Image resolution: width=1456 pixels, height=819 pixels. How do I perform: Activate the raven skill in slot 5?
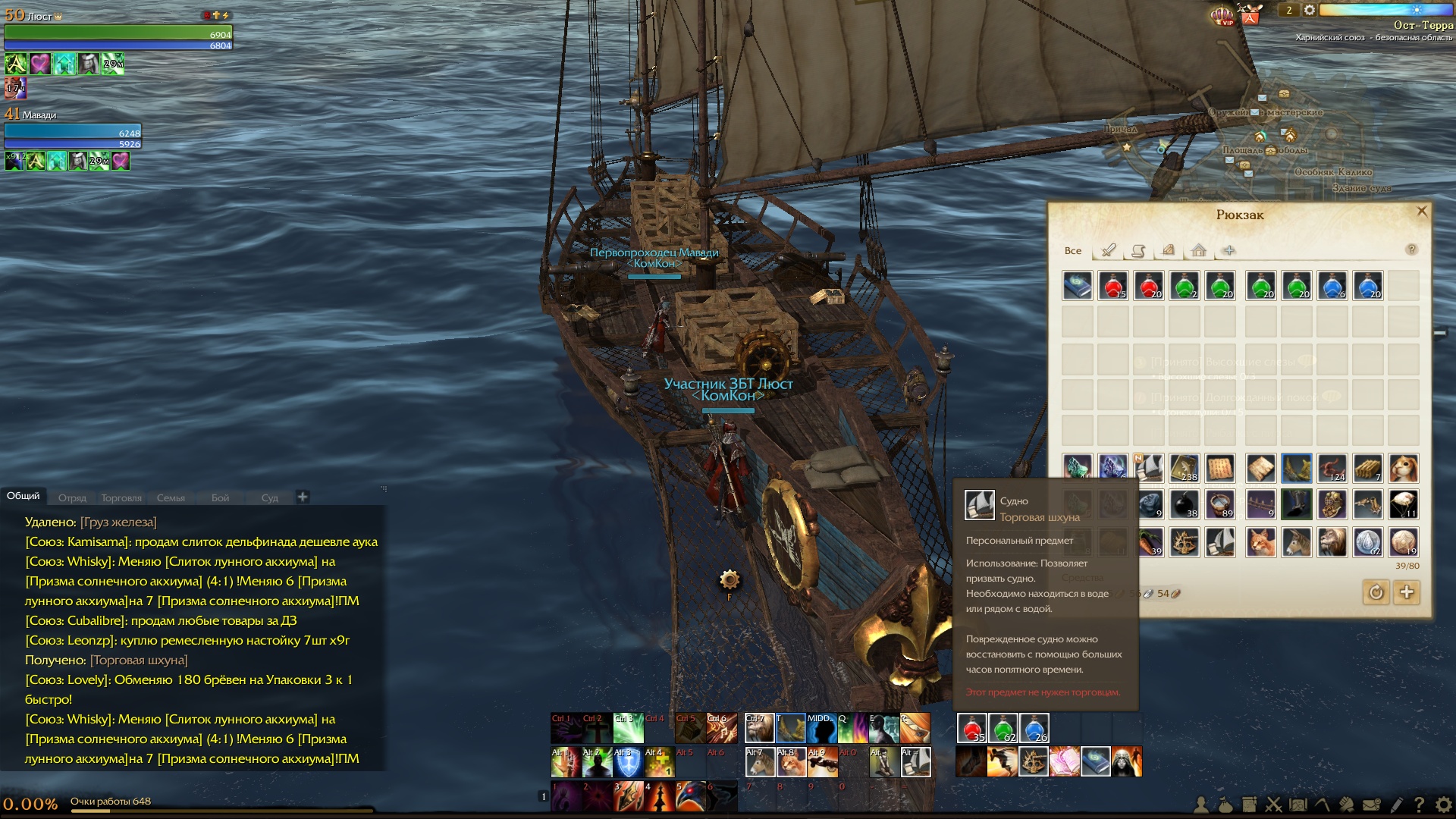pos(690,796)
